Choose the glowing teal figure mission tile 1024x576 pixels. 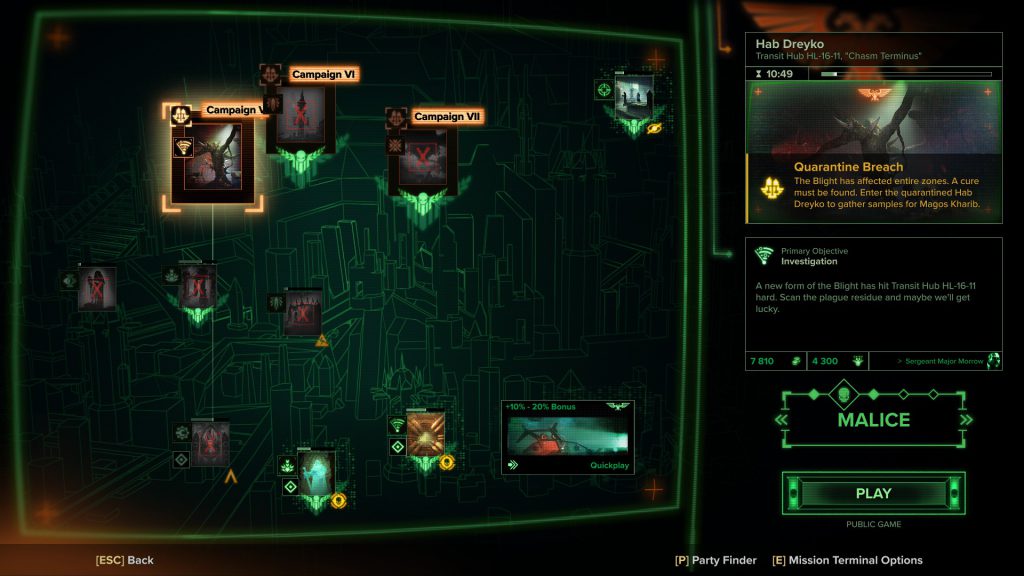point(316,473)
